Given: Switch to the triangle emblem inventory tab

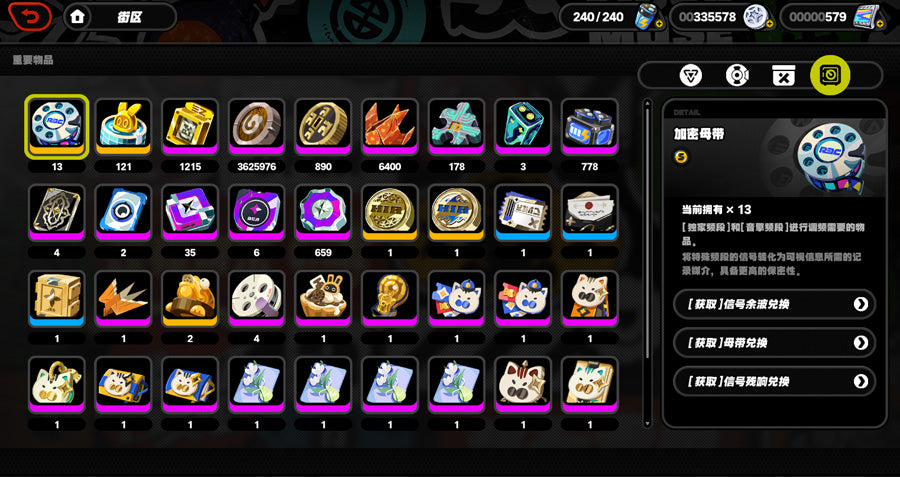Looking at the screenshot, I should [x=691, y=75].
